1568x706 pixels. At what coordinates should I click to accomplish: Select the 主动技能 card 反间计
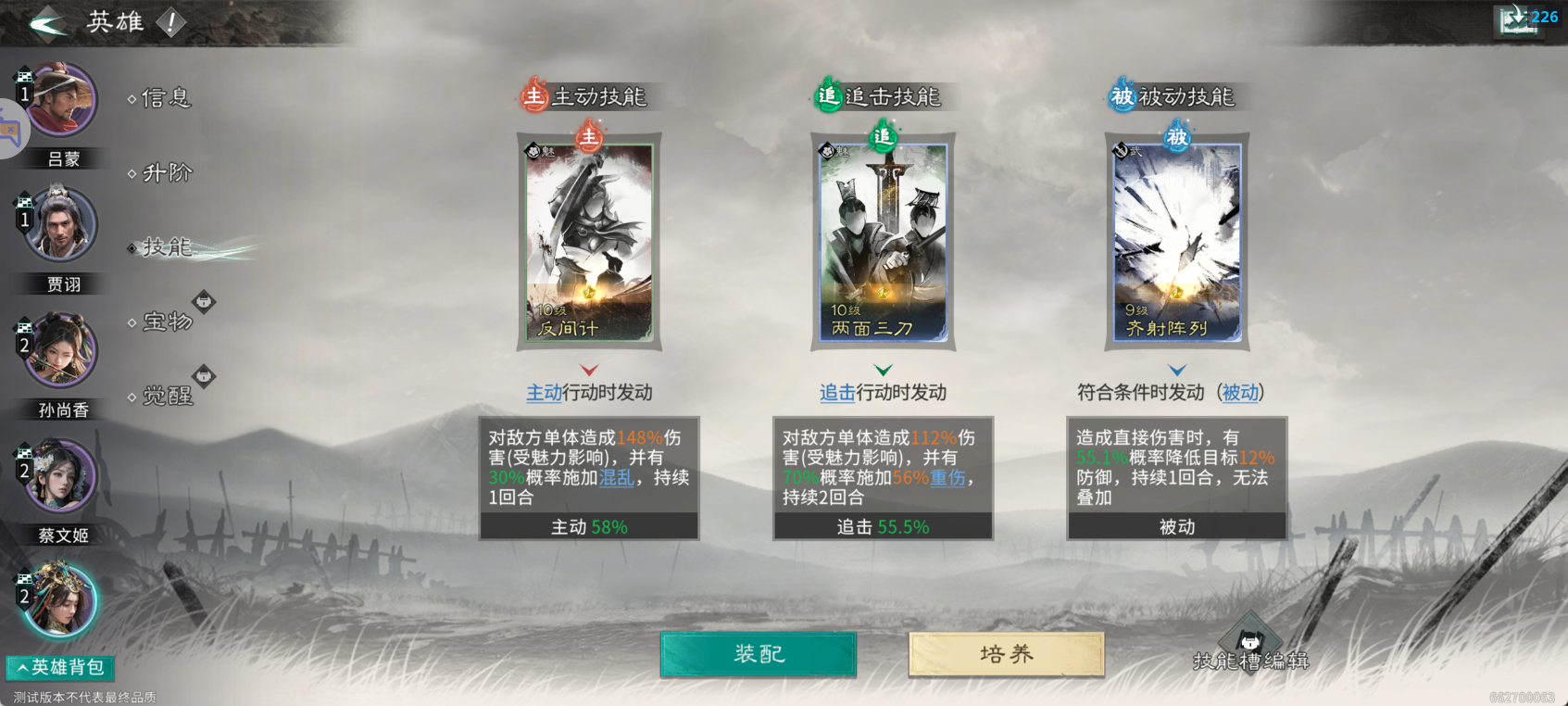point(590,243)
